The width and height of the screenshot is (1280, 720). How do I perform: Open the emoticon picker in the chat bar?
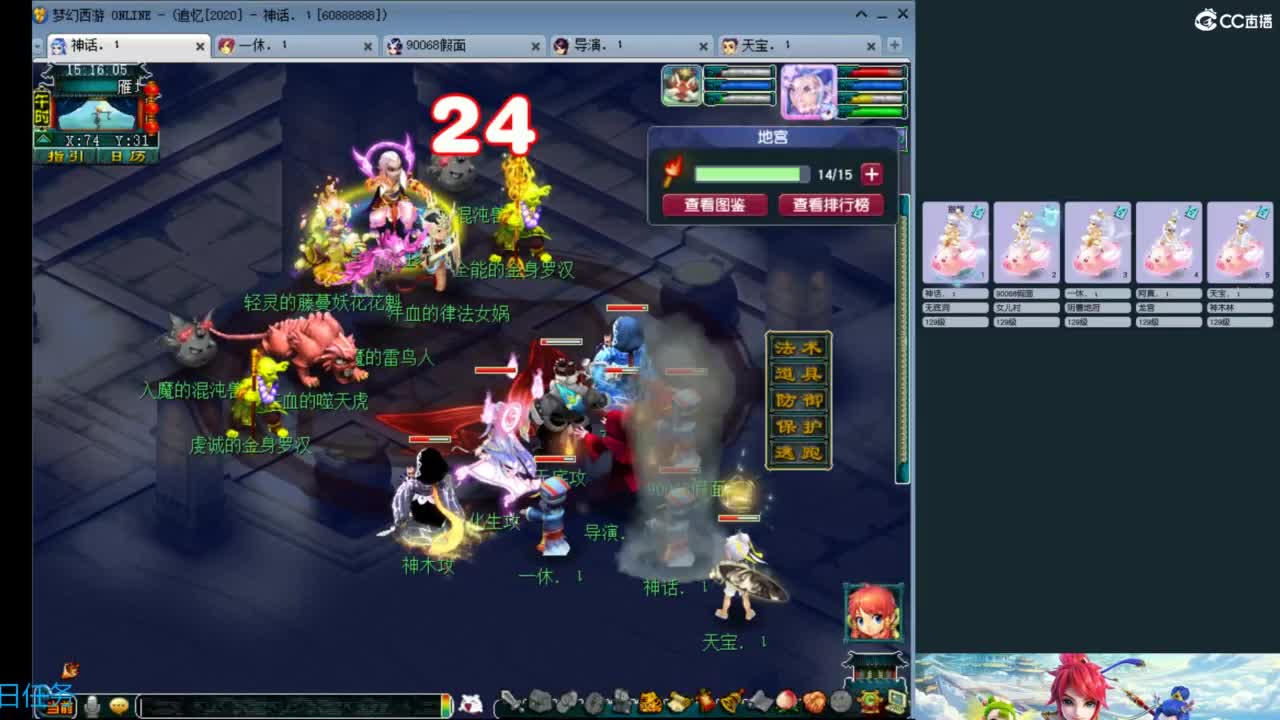click(118, 708)
